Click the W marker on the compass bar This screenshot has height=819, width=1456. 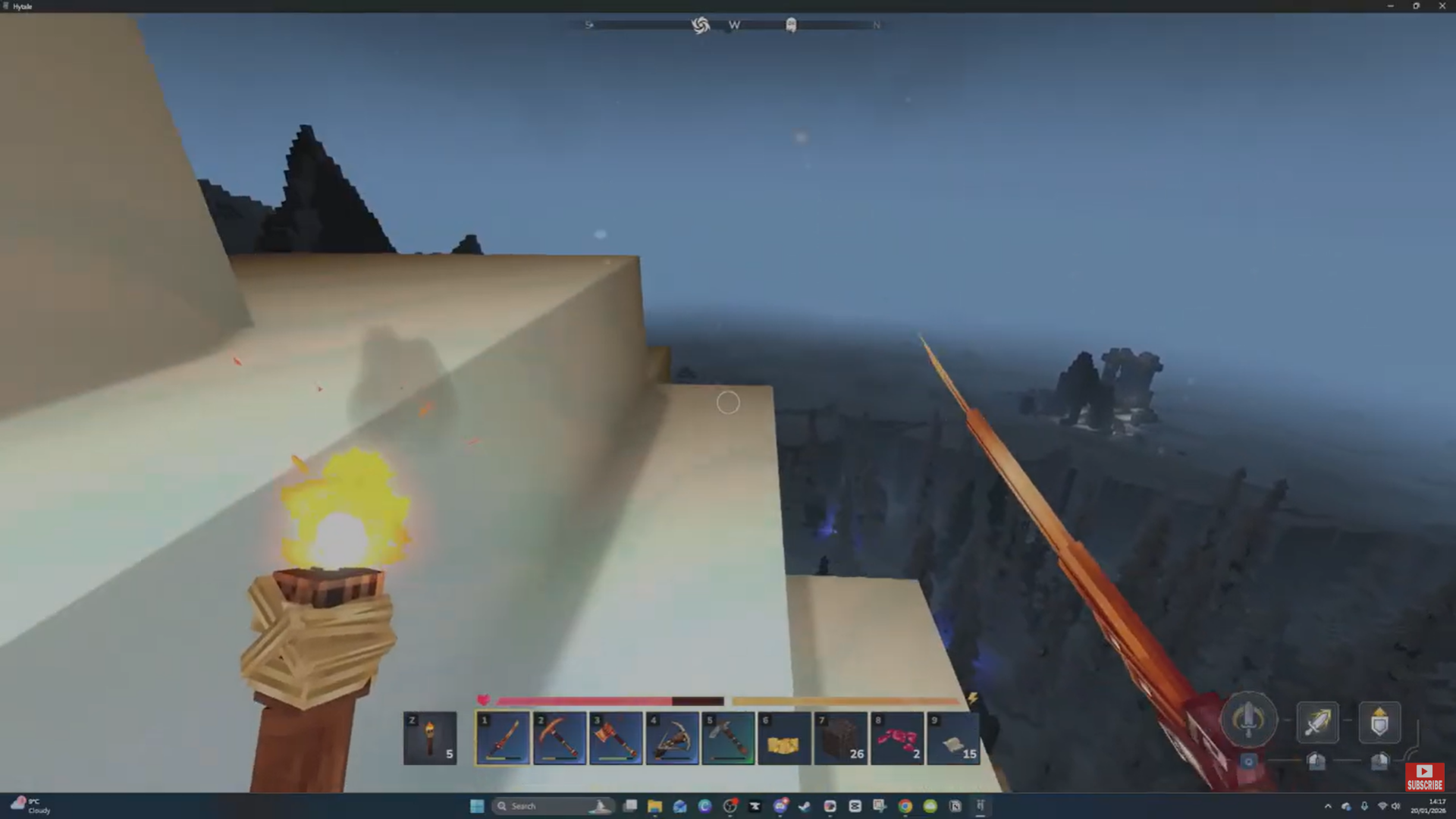point(733,25)
